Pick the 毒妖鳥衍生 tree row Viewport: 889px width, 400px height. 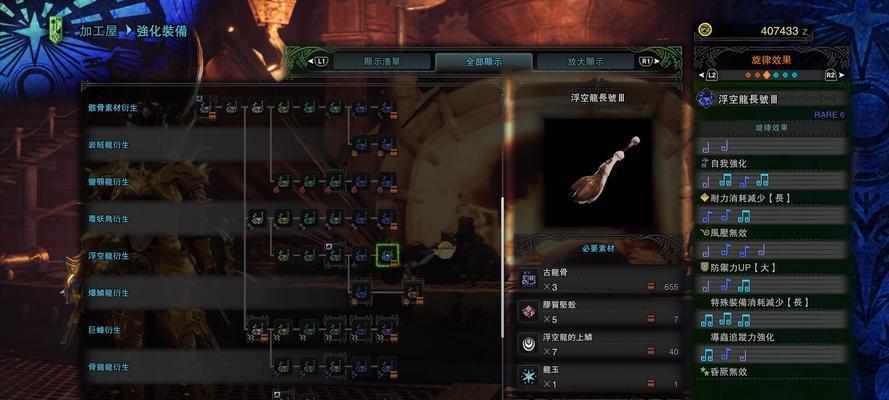108,218
